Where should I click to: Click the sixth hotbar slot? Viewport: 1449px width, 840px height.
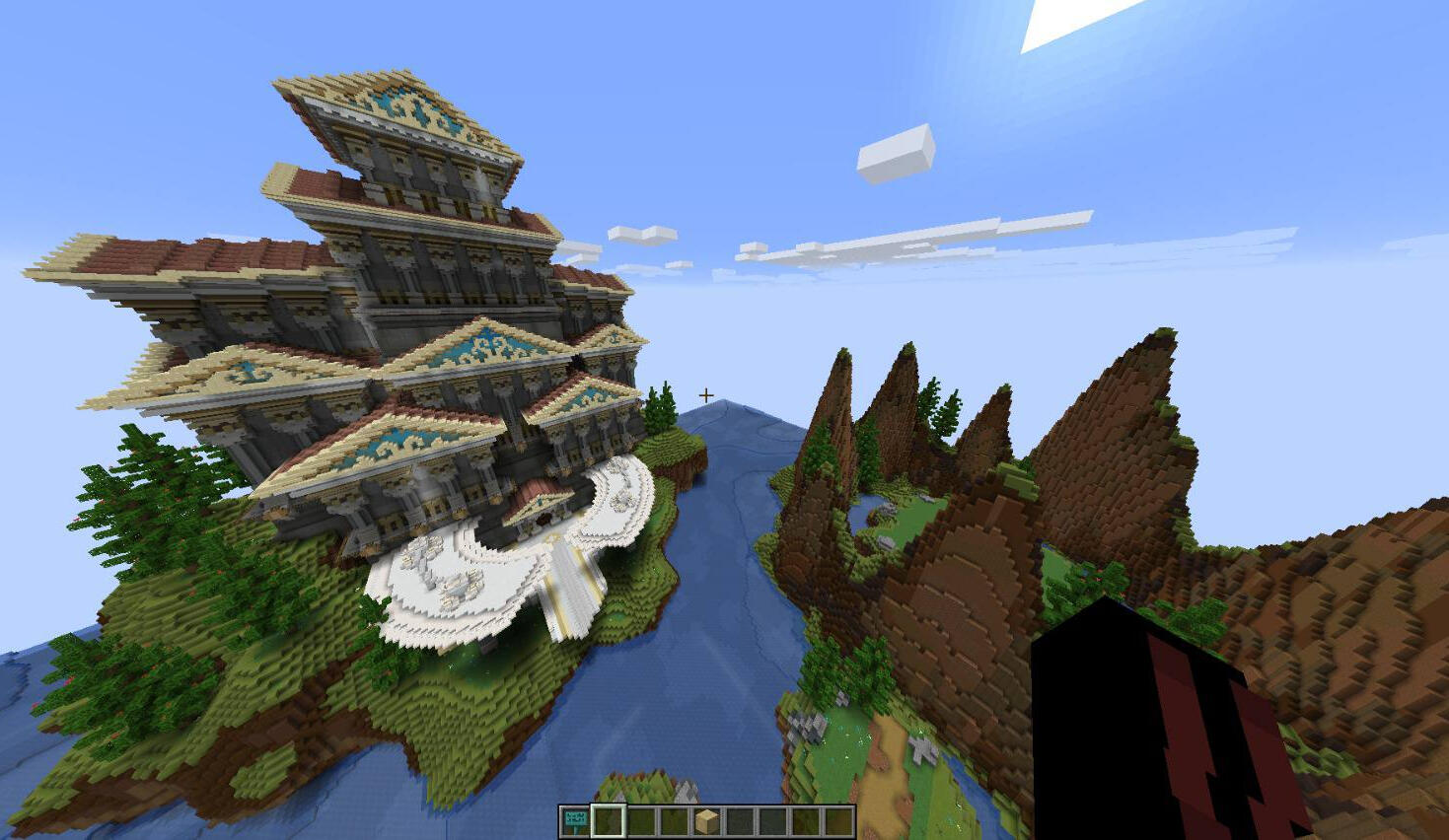[x=741, y=818]
